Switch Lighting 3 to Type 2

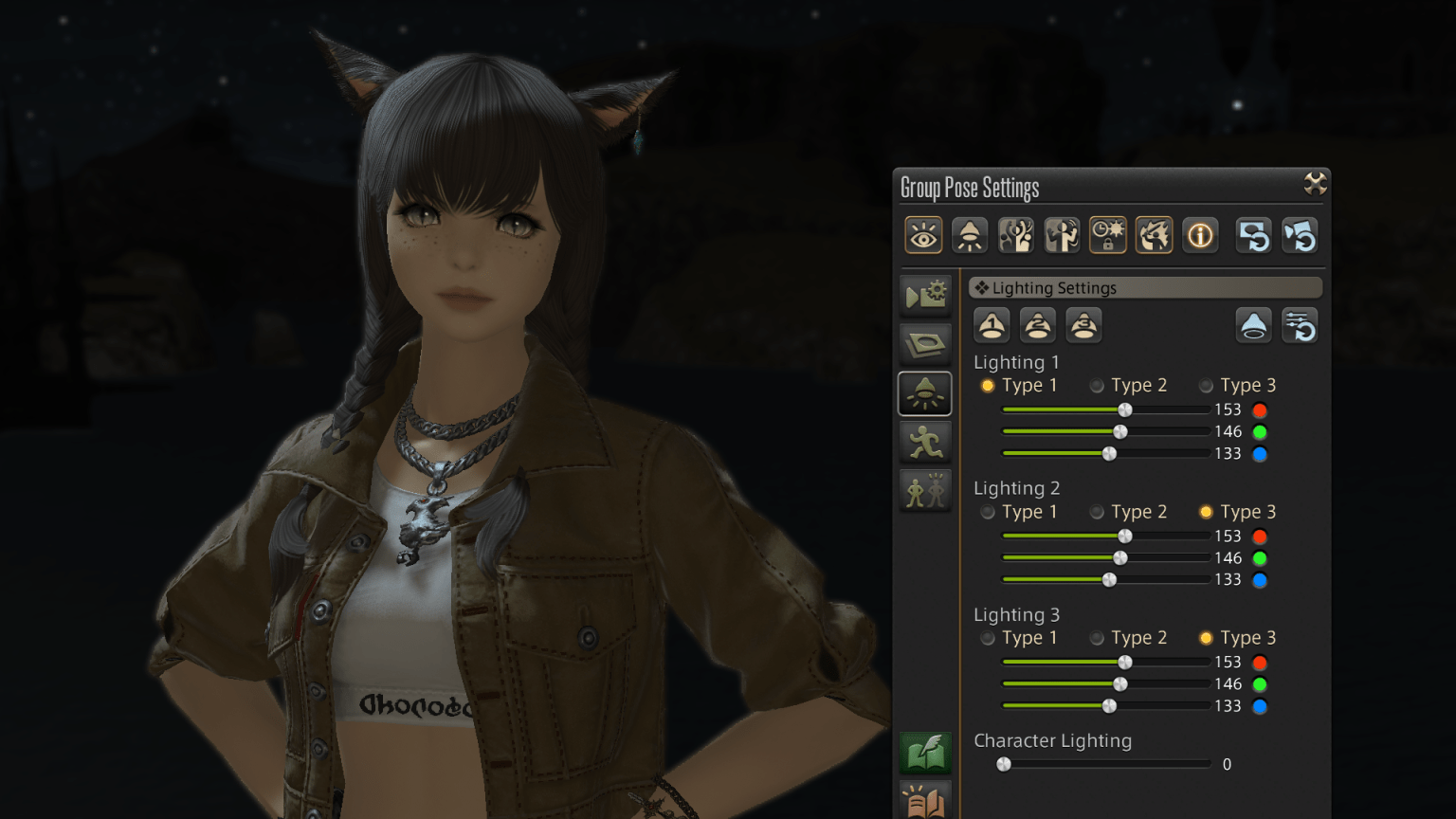(1097, 638)
